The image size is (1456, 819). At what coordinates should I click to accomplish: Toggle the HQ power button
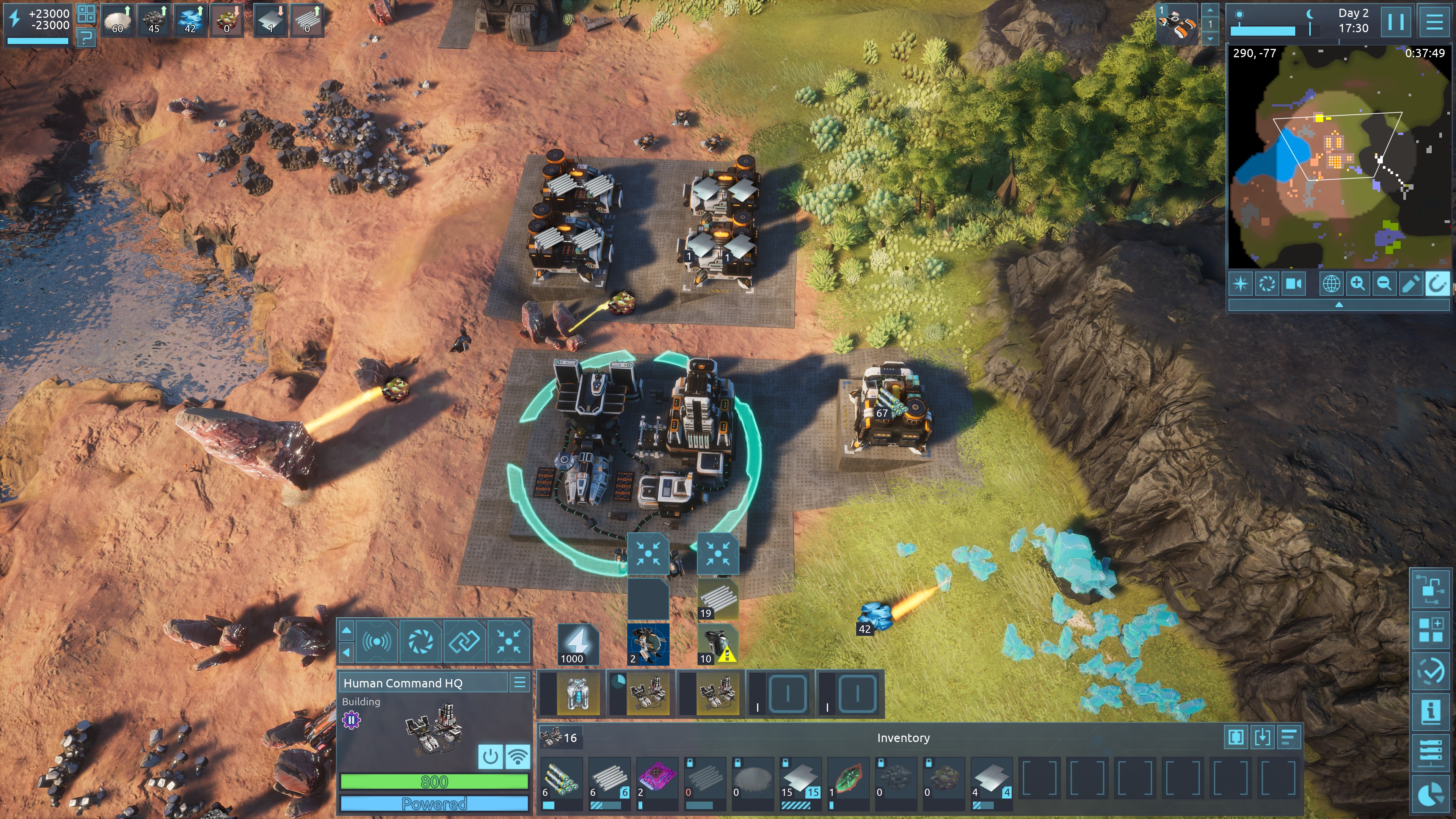pyautogui.click(x=490, y=756)
